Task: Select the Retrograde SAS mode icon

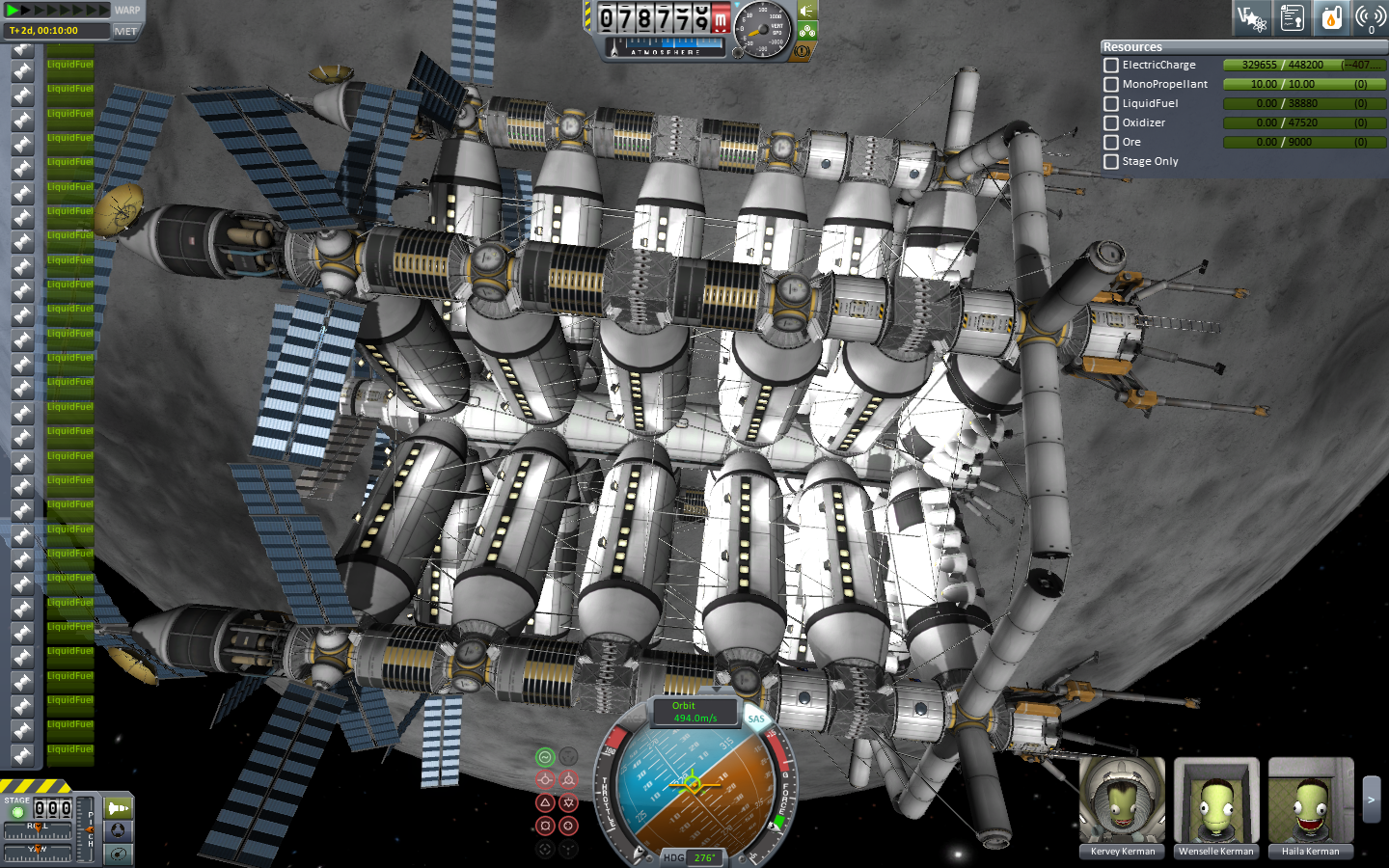Action: pyautogui.click(x=568, y=778)
